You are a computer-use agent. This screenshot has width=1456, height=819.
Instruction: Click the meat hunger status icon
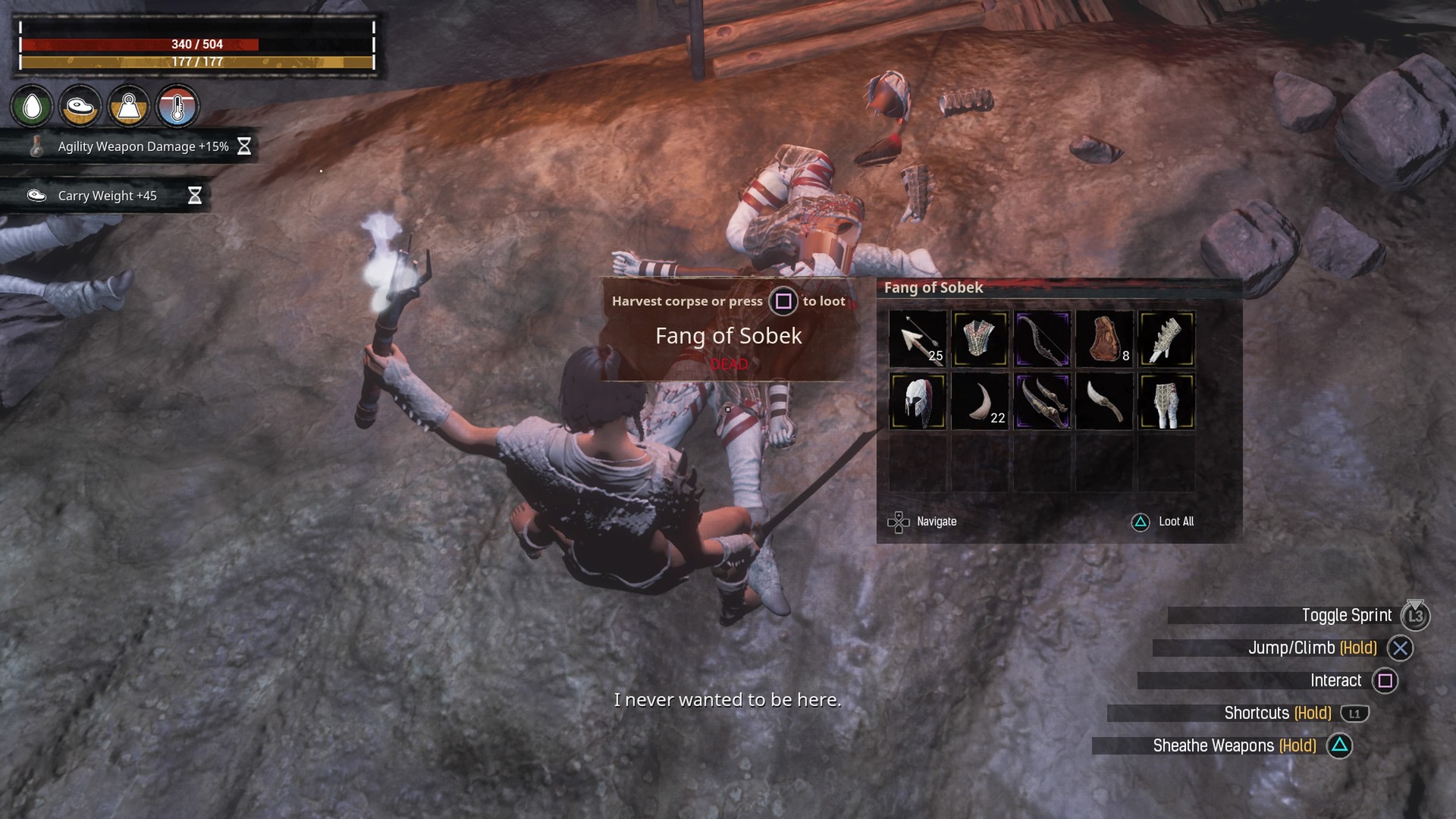[x=80, y=107]
